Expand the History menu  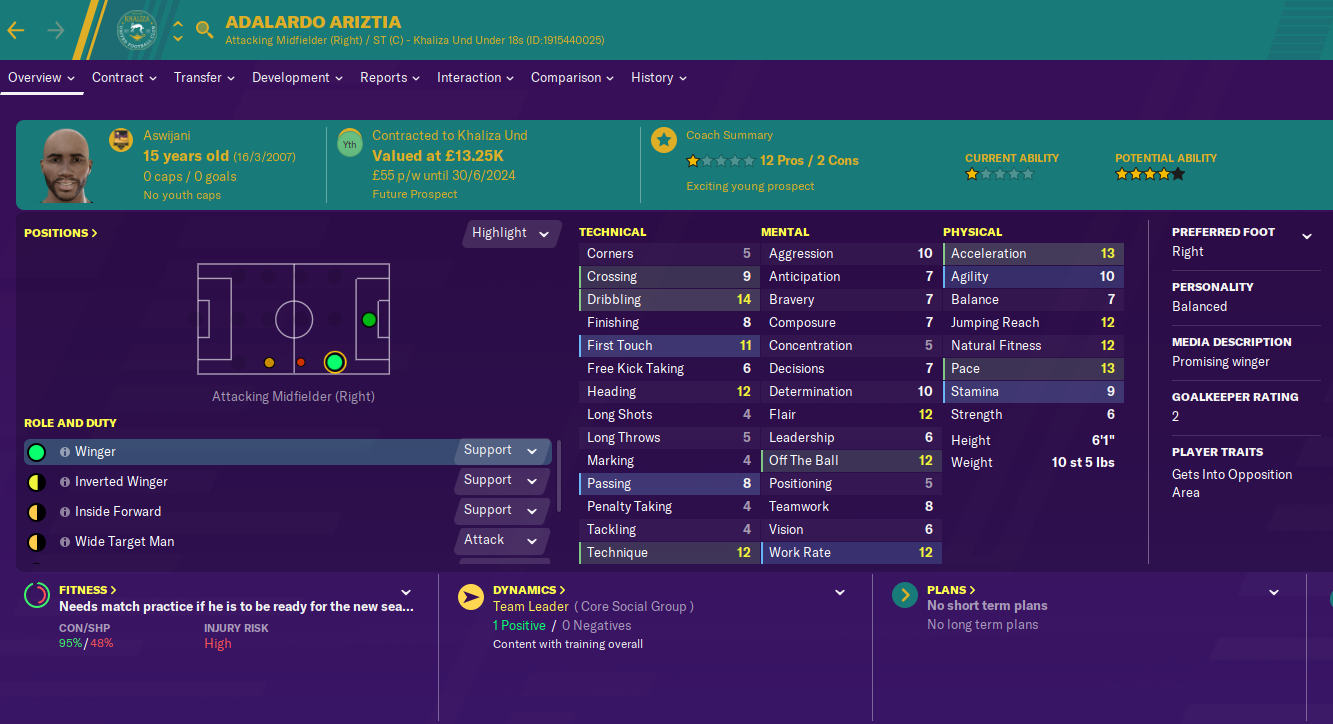[658, 78]
